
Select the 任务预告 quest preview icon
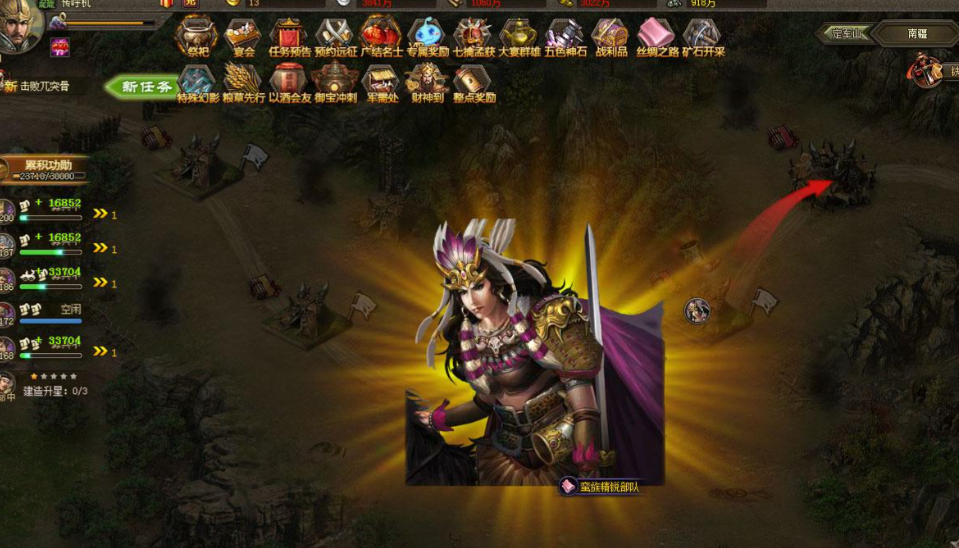289,35
